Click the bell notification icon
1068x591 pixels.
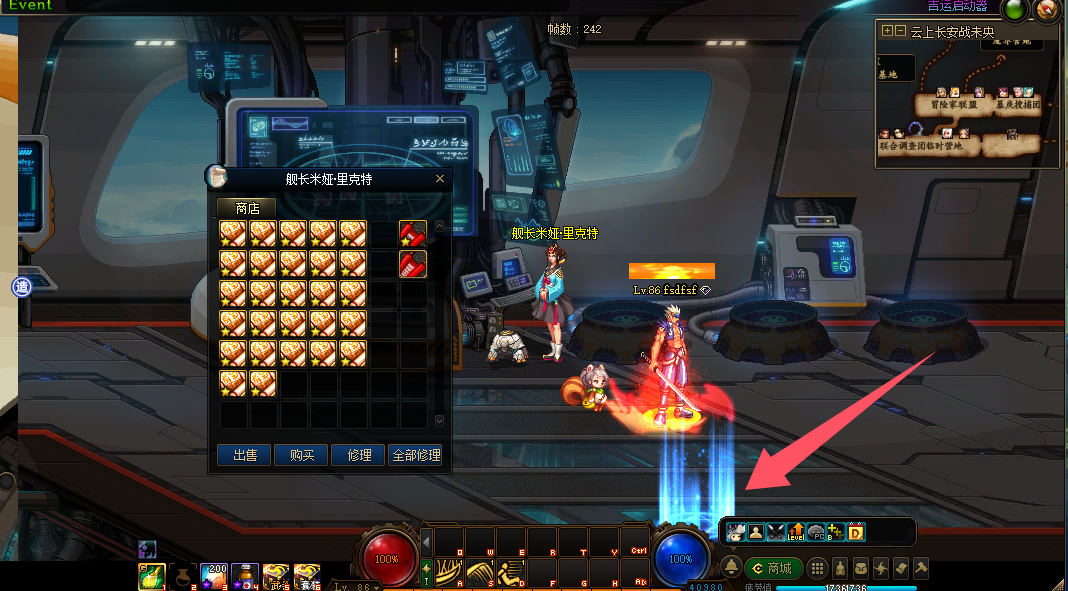pyautogui.click(x=732, y=567)
